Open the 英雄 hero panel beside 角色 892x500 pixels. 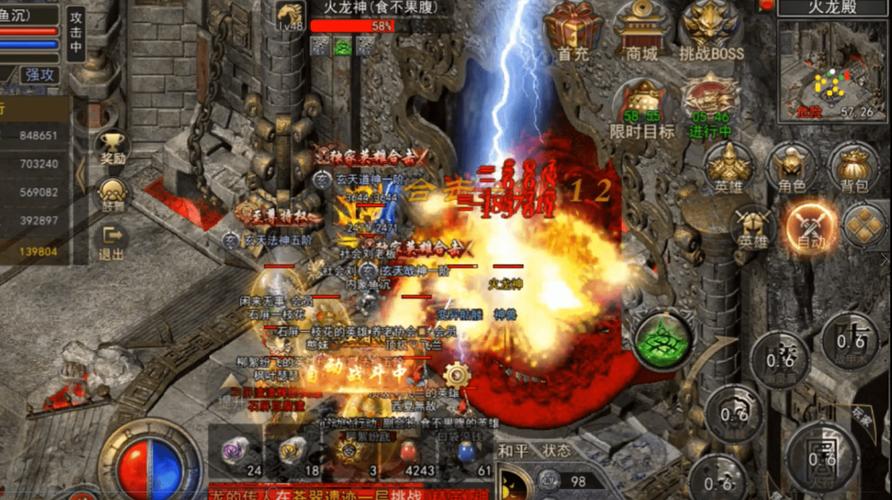coord(728,166)
